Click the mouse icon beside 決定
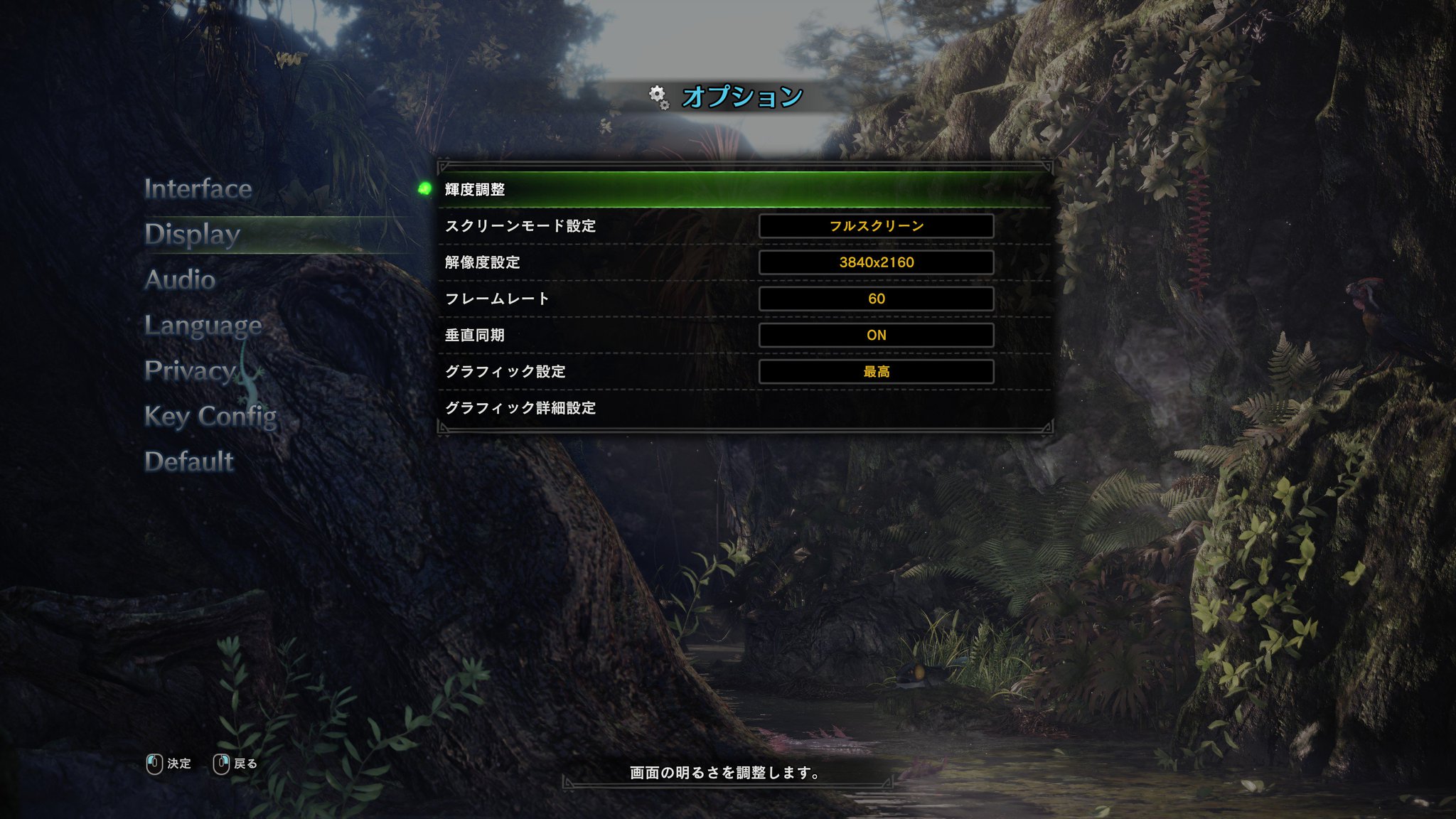The width and height of the screenshot is (1456, 819). point(153,763)
